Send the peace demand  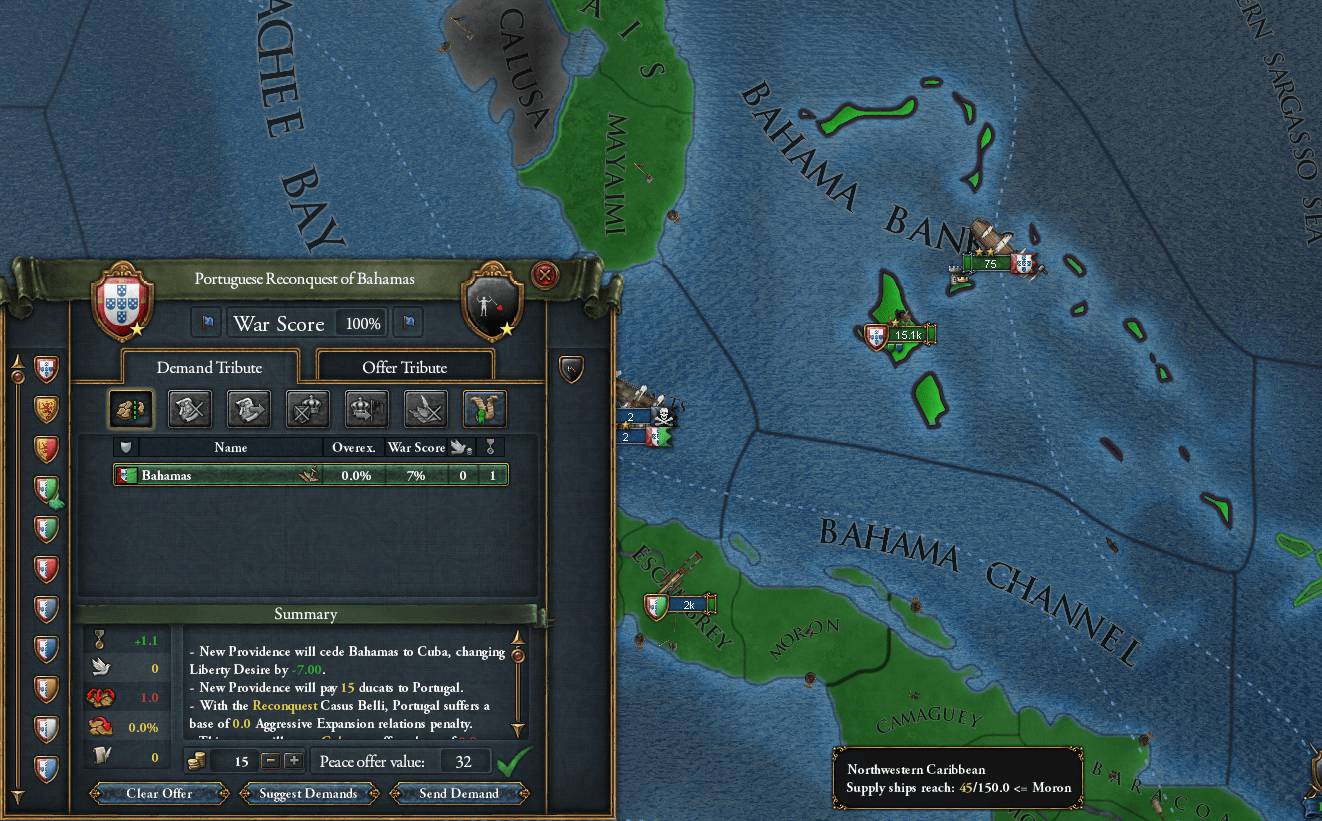458,793
